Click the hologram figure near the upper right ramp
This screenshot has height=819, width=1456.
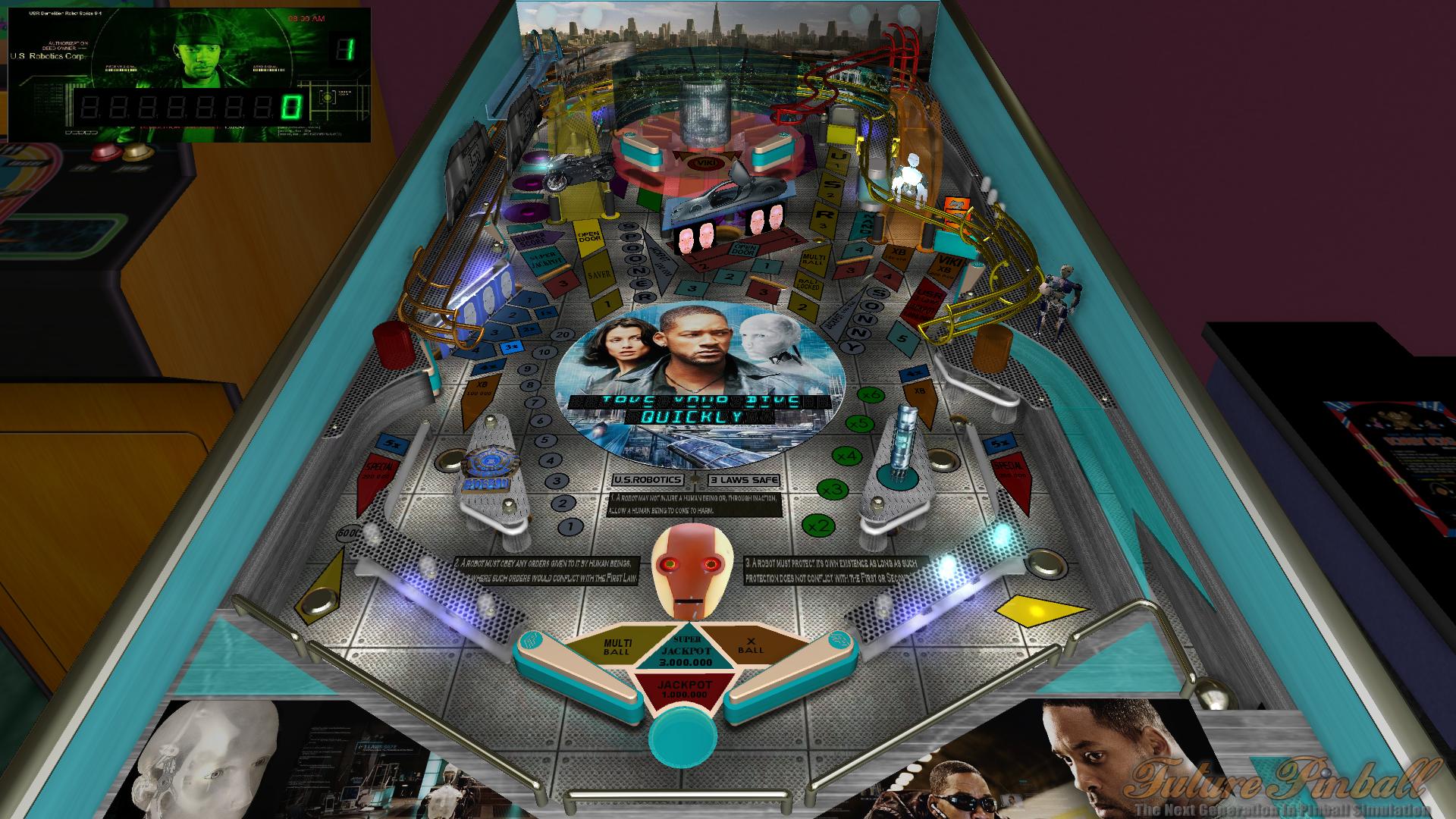coord(909,180)
